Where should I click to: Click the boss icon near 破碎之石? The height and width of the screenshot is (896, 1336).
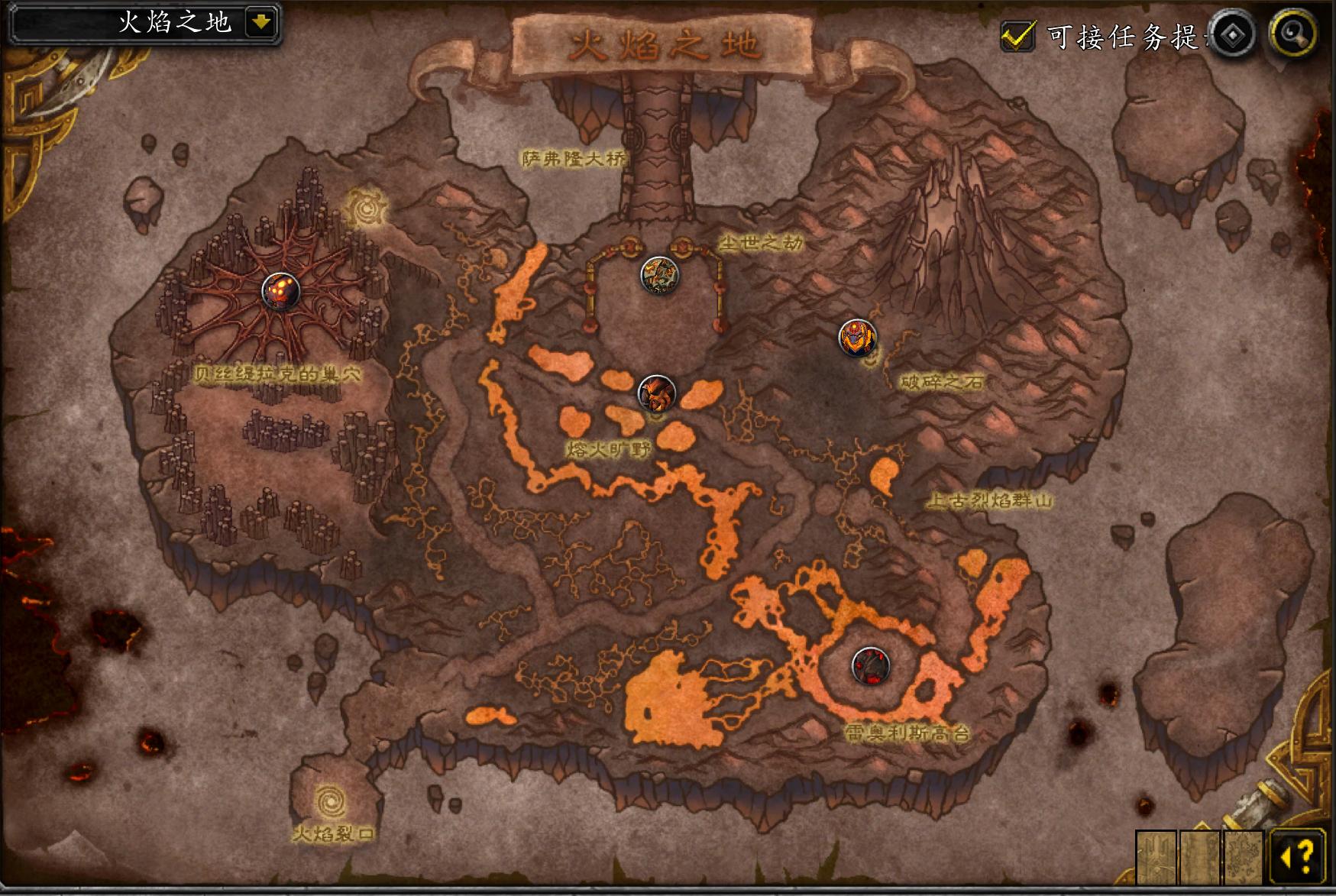[x=858, y=338]
